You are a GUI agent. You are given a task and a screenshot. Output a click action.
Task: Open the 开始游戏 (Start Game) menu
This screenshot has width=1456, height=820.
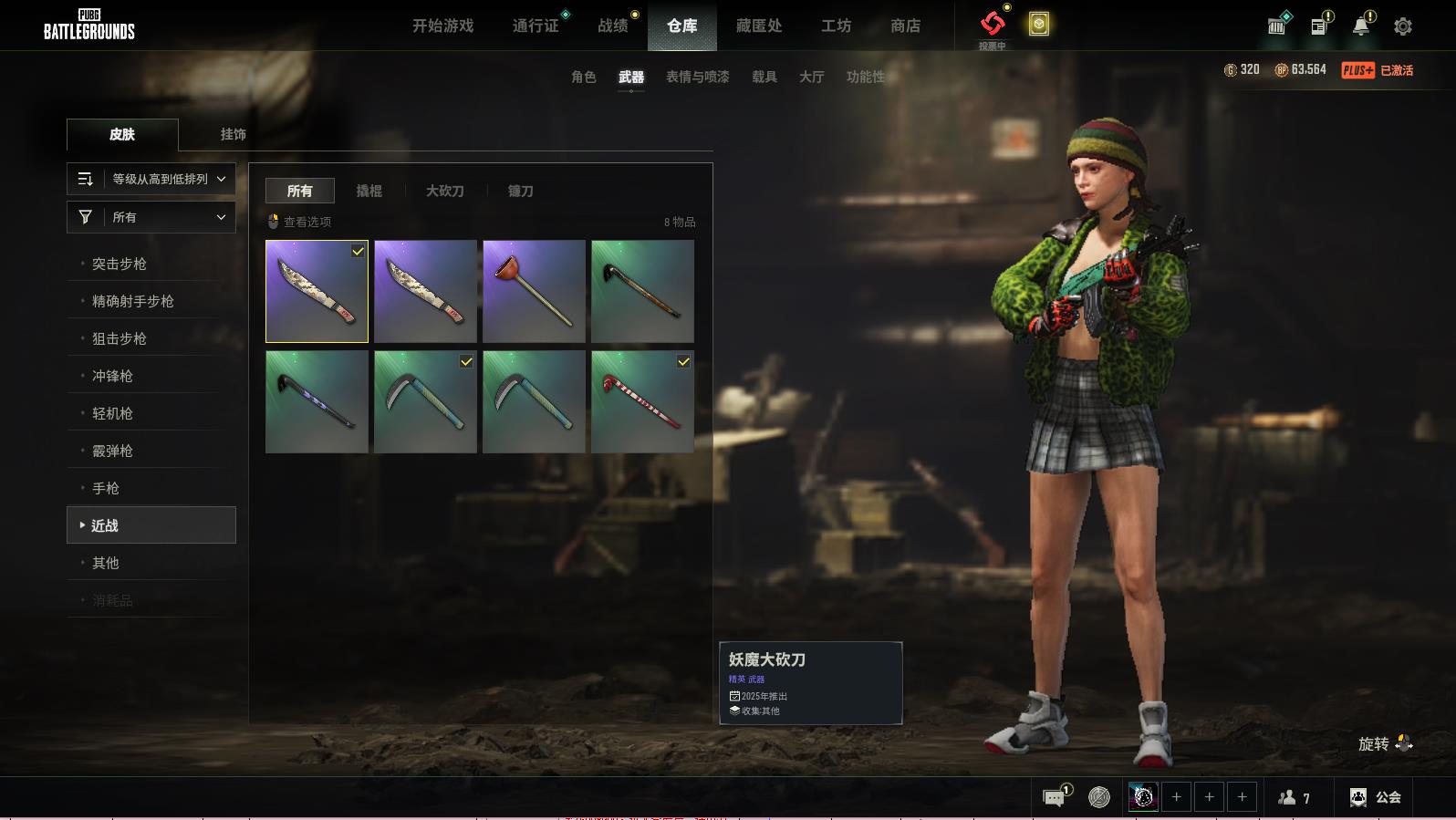tap(442, 26)
